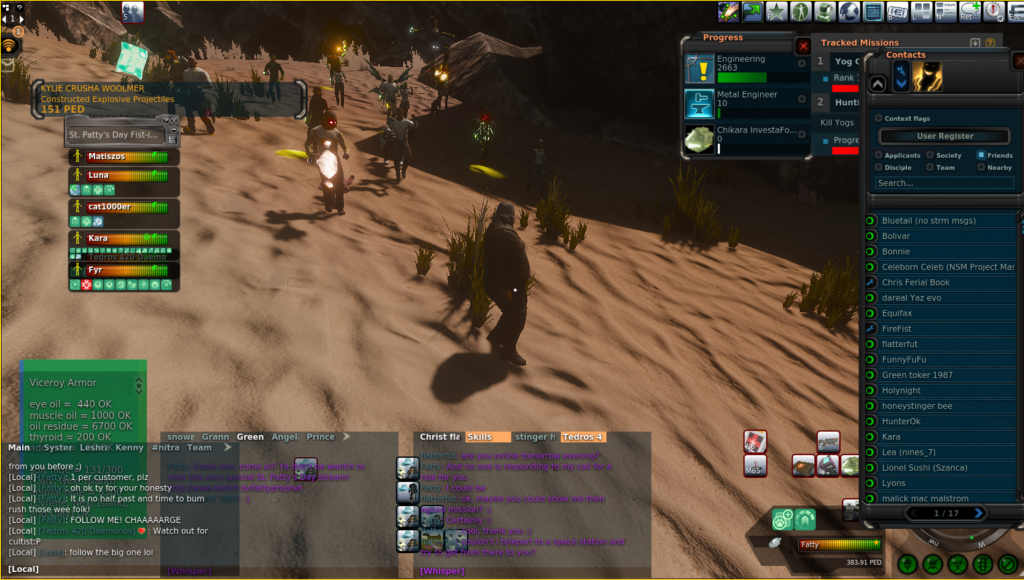1024x580 pixels.
Task: Go to next contacts page
Action: [979, 513]
